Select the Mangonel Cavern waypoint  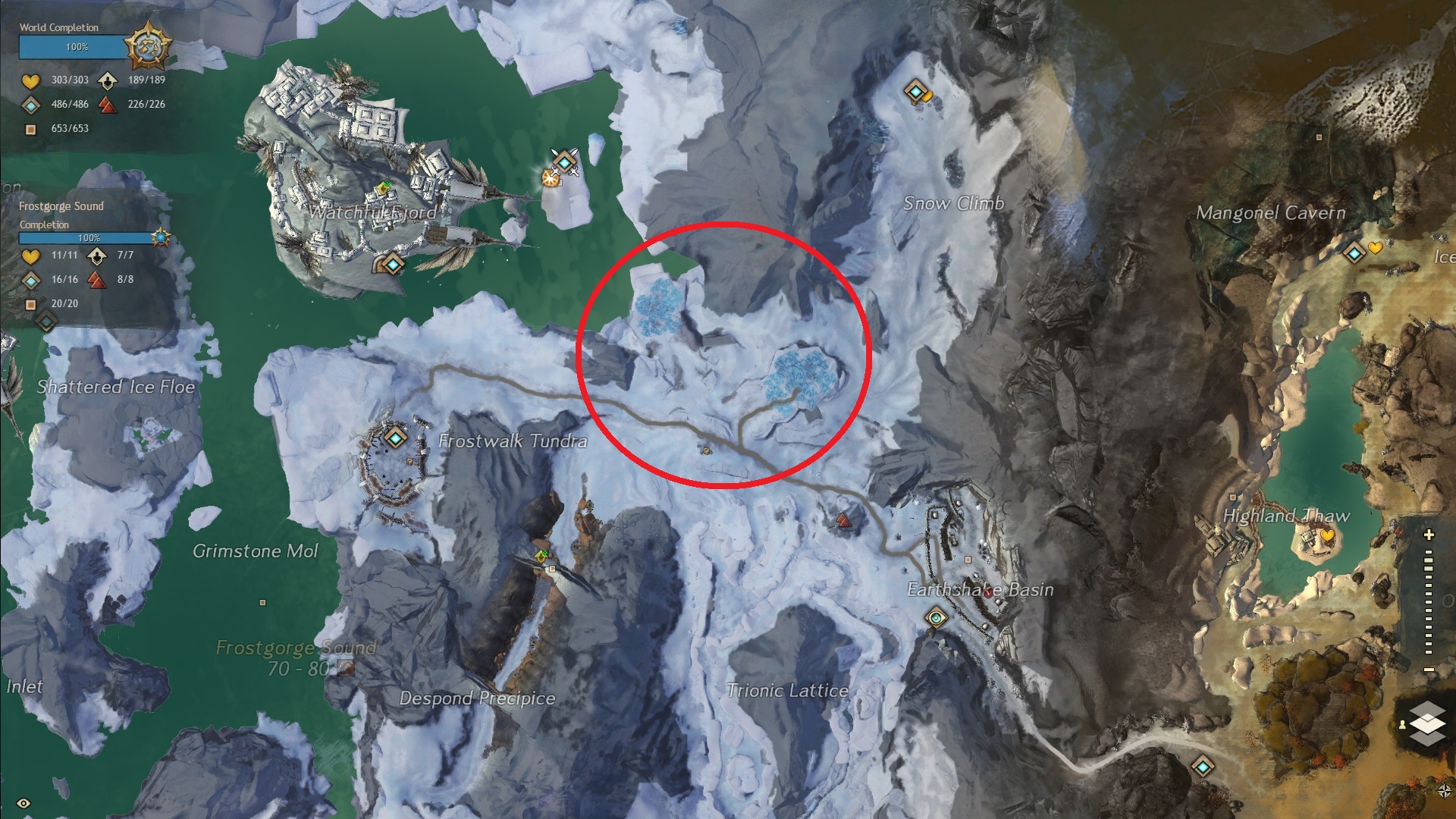pyautogui.click(x=1354, y=253)
